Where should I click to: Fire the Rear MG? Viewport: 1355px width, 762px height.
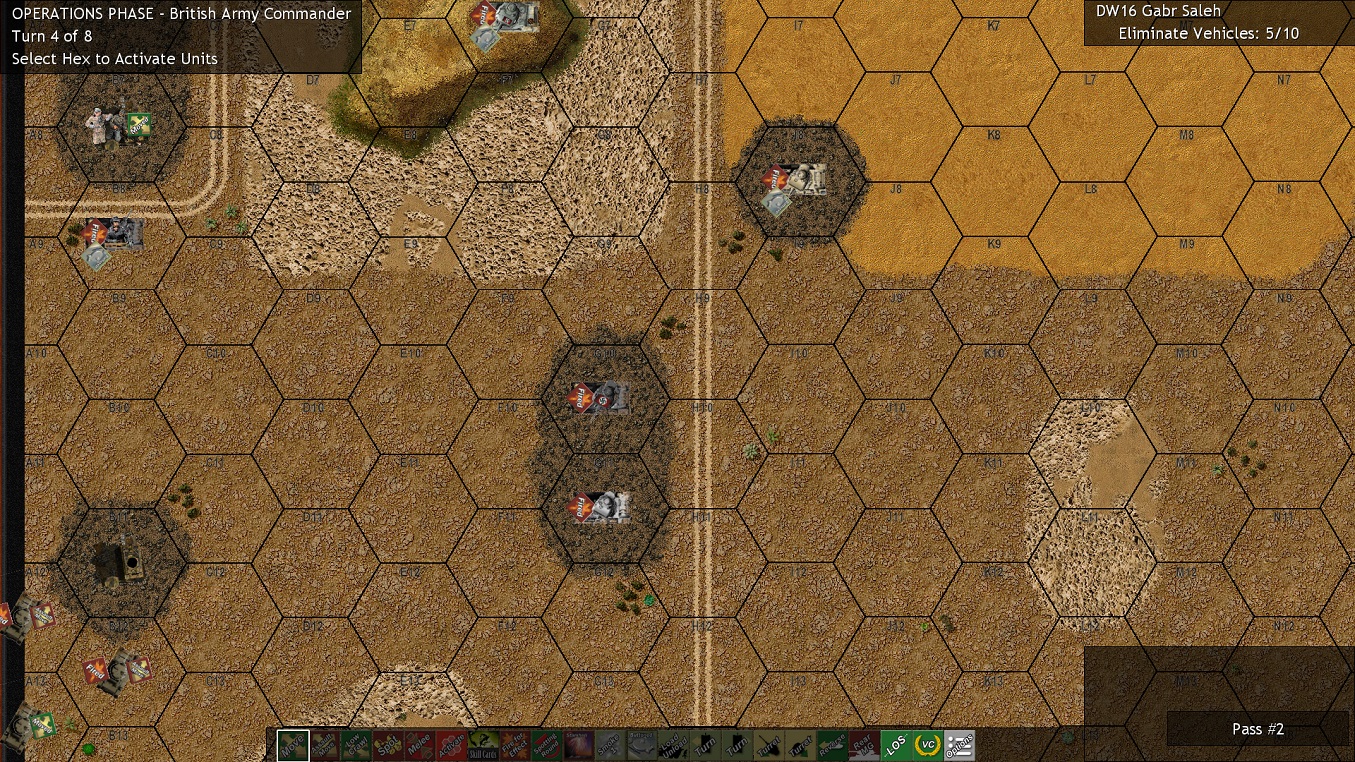(862, 743)
